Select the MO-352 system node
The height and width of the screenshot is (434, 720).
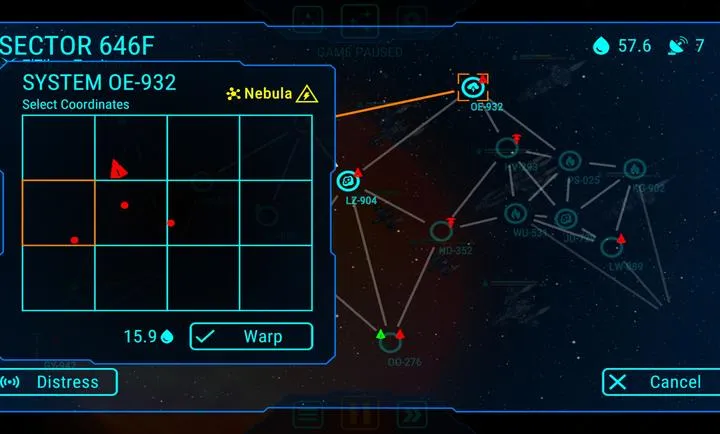coord(441,232)
